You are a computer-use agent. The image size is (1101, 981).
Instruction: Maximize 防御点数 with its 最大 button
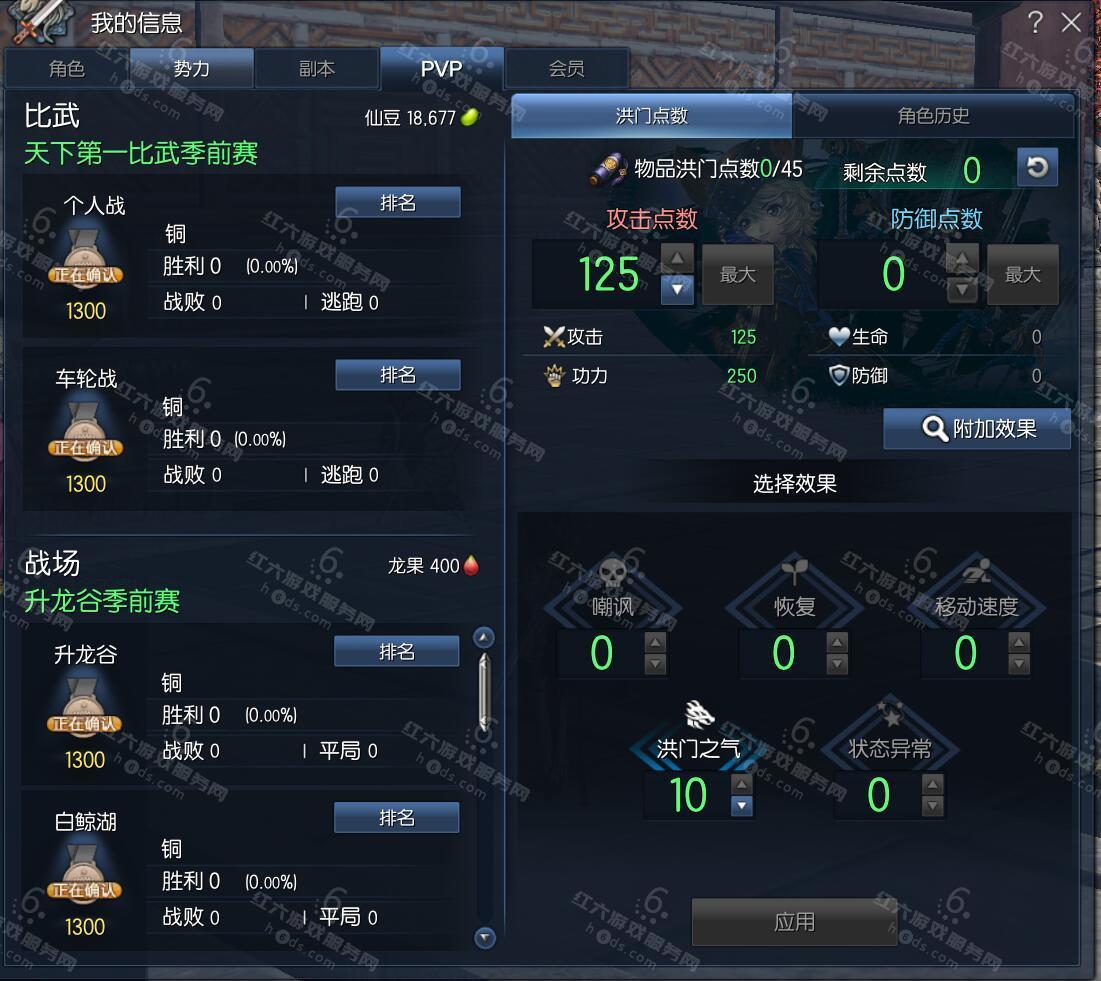tap(1022, 275)
